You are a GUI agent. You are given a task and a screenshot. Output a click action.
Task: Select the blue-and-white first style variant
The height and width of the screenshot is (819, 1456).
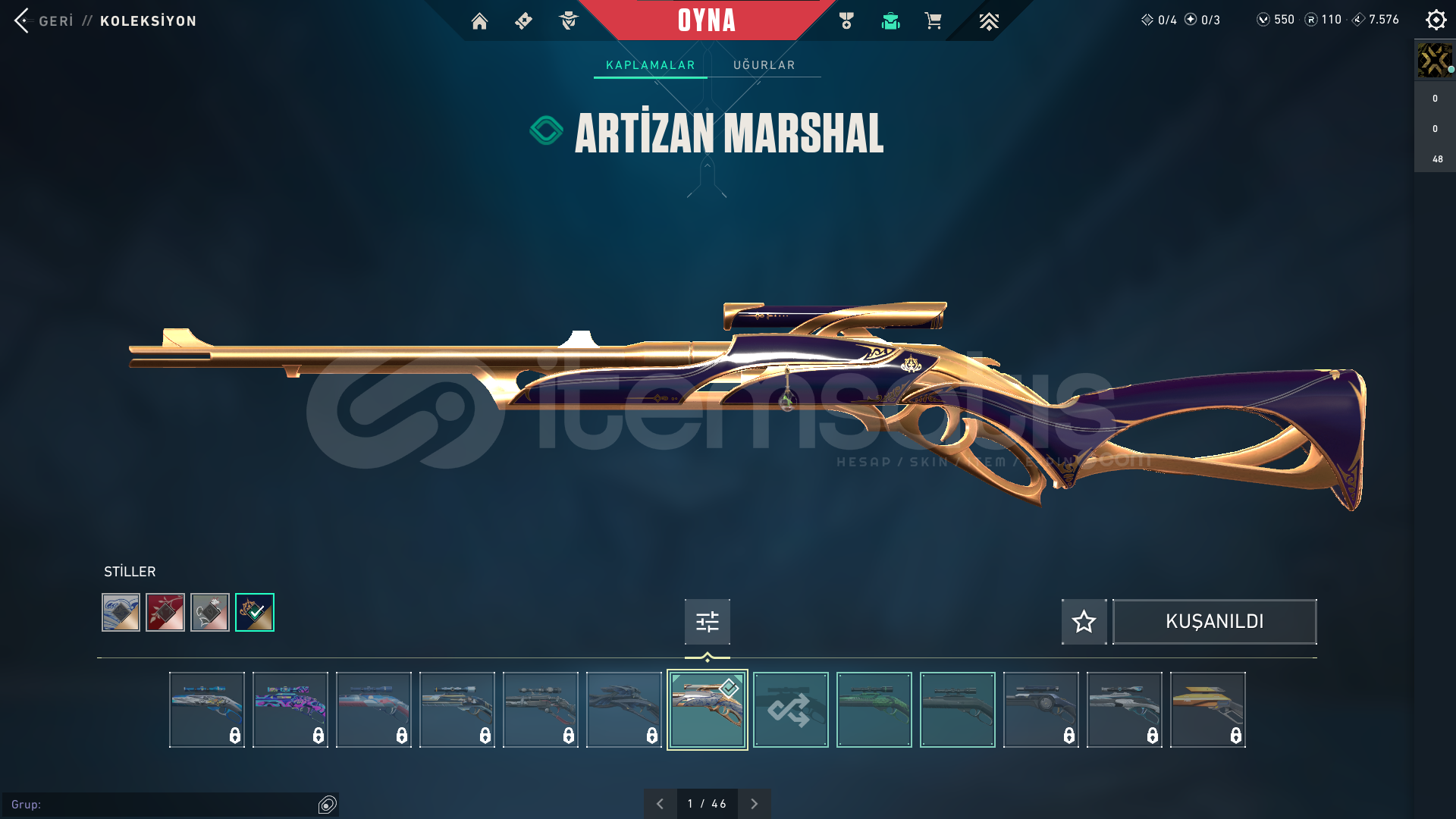[x=121, y=613]
